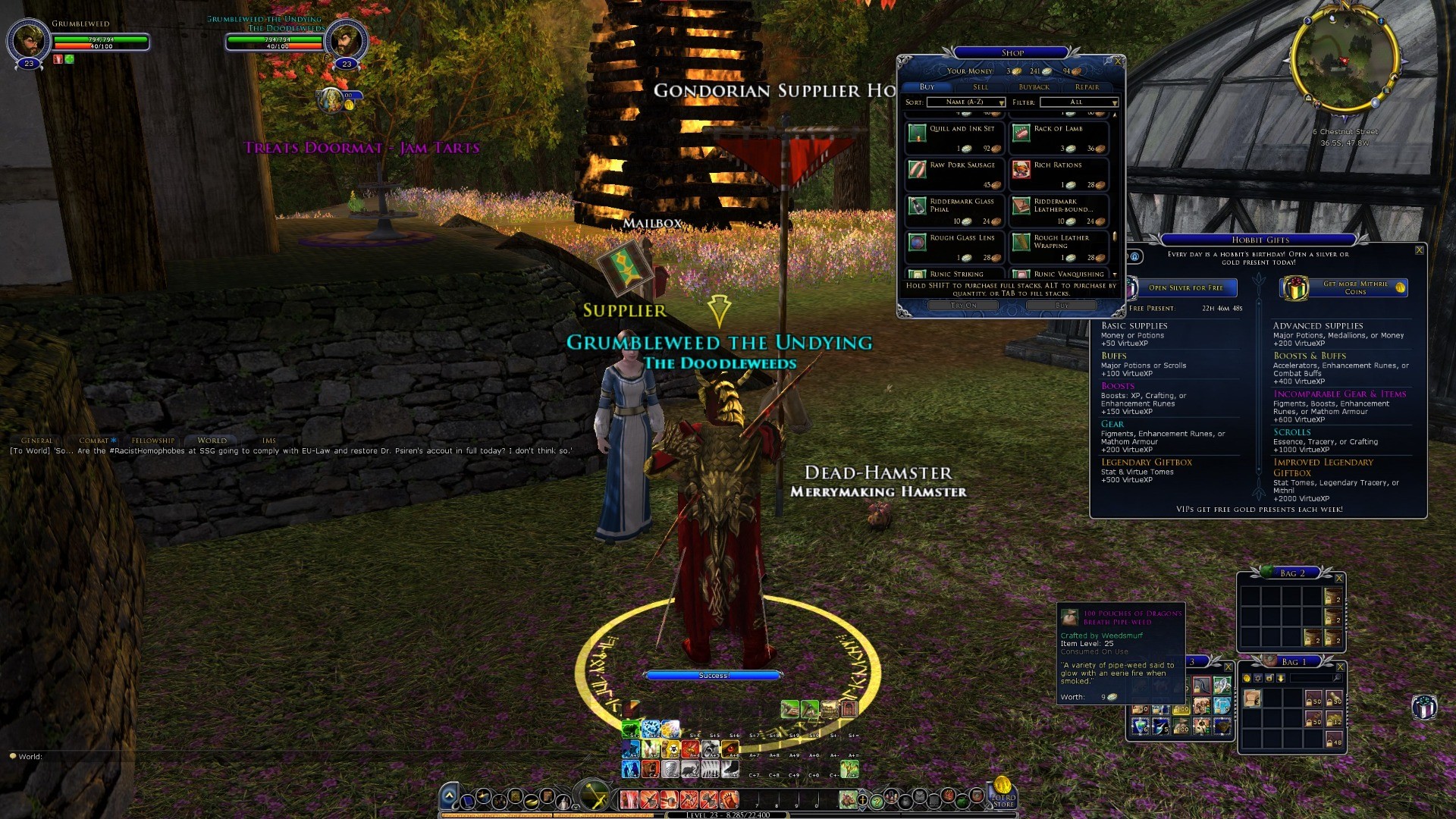Click the circular minimap
Viewport: 1456px width, 819px height.
(1344, 58)
